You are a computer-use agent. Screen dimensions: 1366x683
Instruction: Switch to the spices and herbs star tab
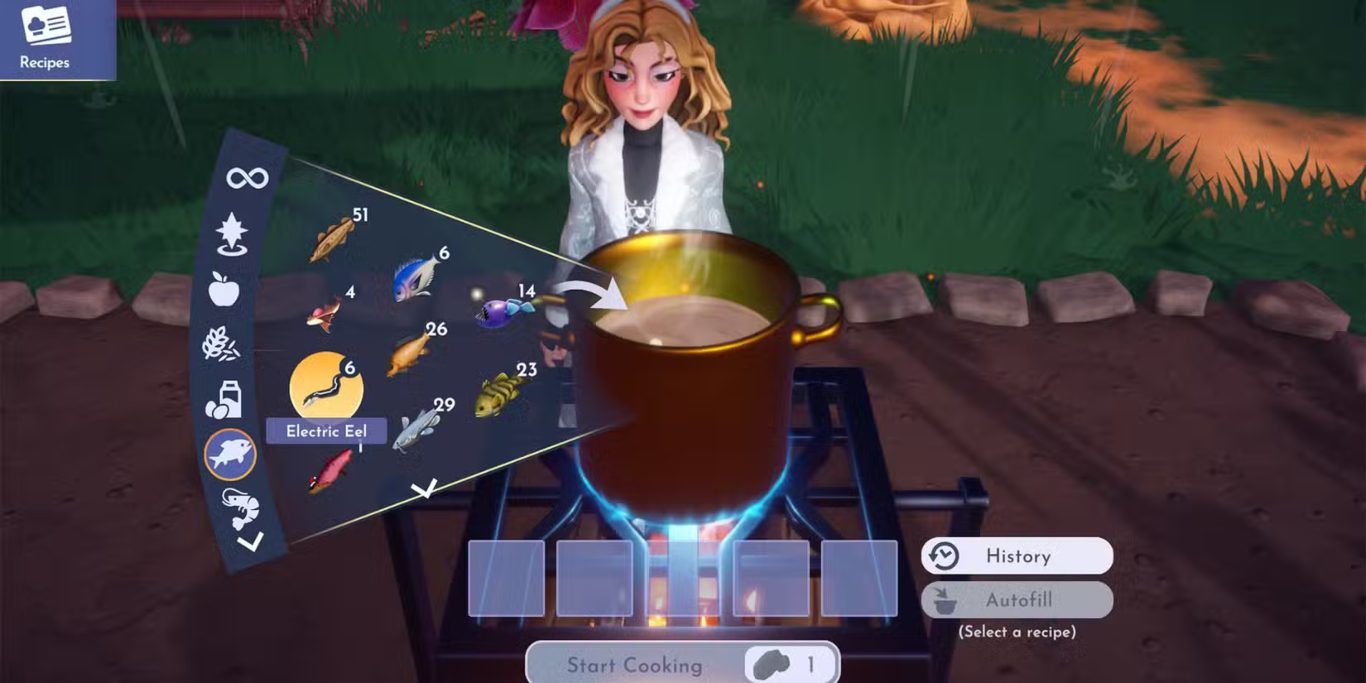pyautogui.click(x=232, y=234)
